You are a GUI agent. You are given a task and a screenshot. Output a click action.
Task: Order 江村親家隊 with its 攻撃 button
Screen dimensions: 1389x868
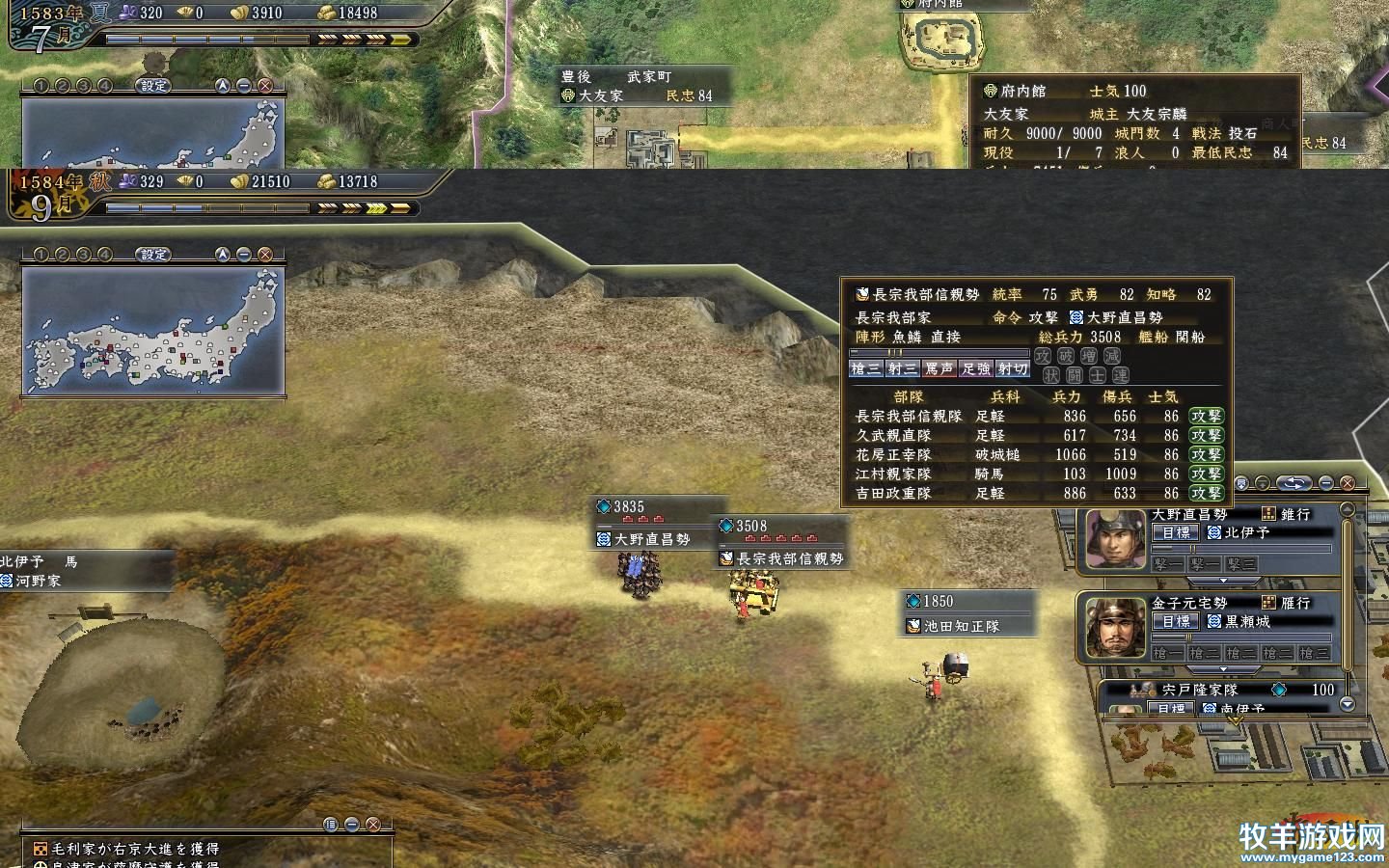[1206, 474]
